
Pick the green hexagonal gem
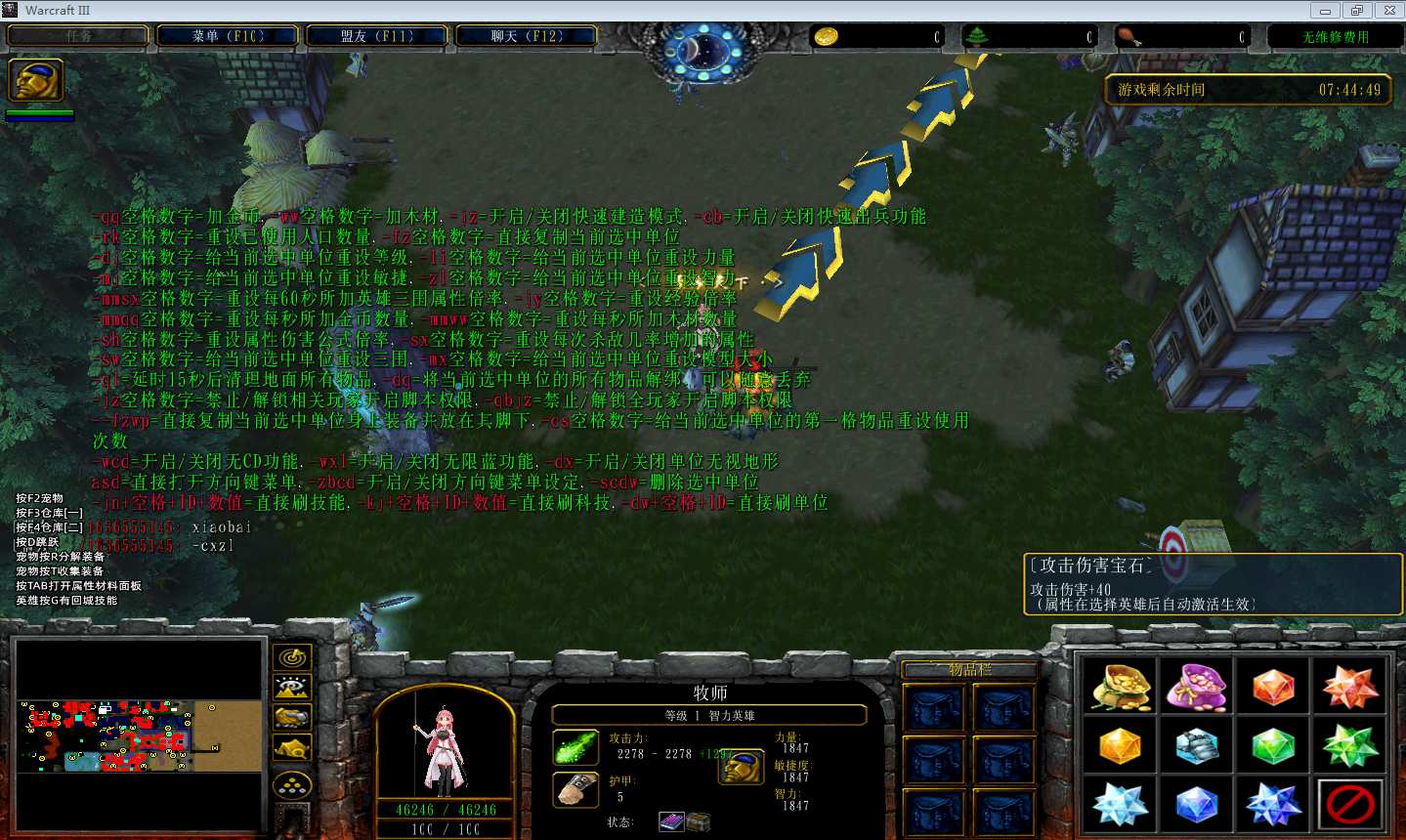1273,747
